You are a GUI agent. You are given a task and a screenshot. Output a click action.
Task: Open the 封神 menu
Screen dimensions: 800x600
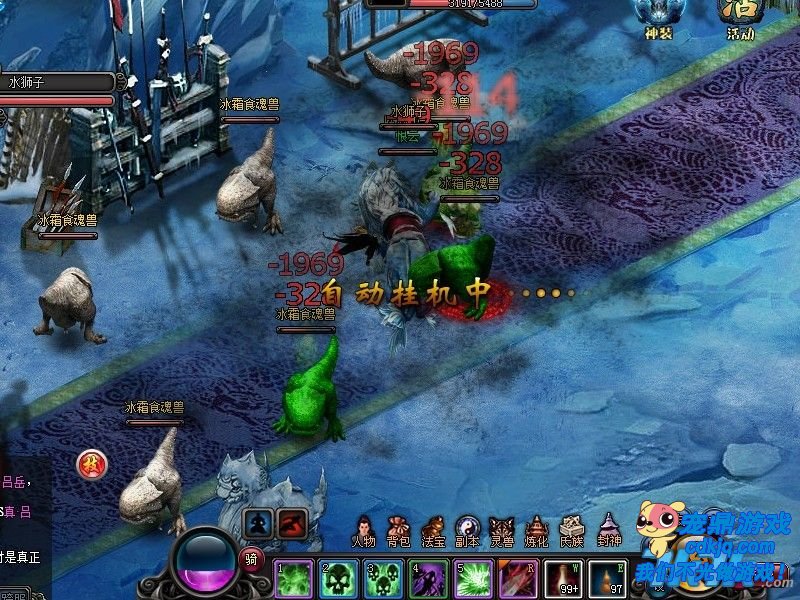click(x=608, y=530)
